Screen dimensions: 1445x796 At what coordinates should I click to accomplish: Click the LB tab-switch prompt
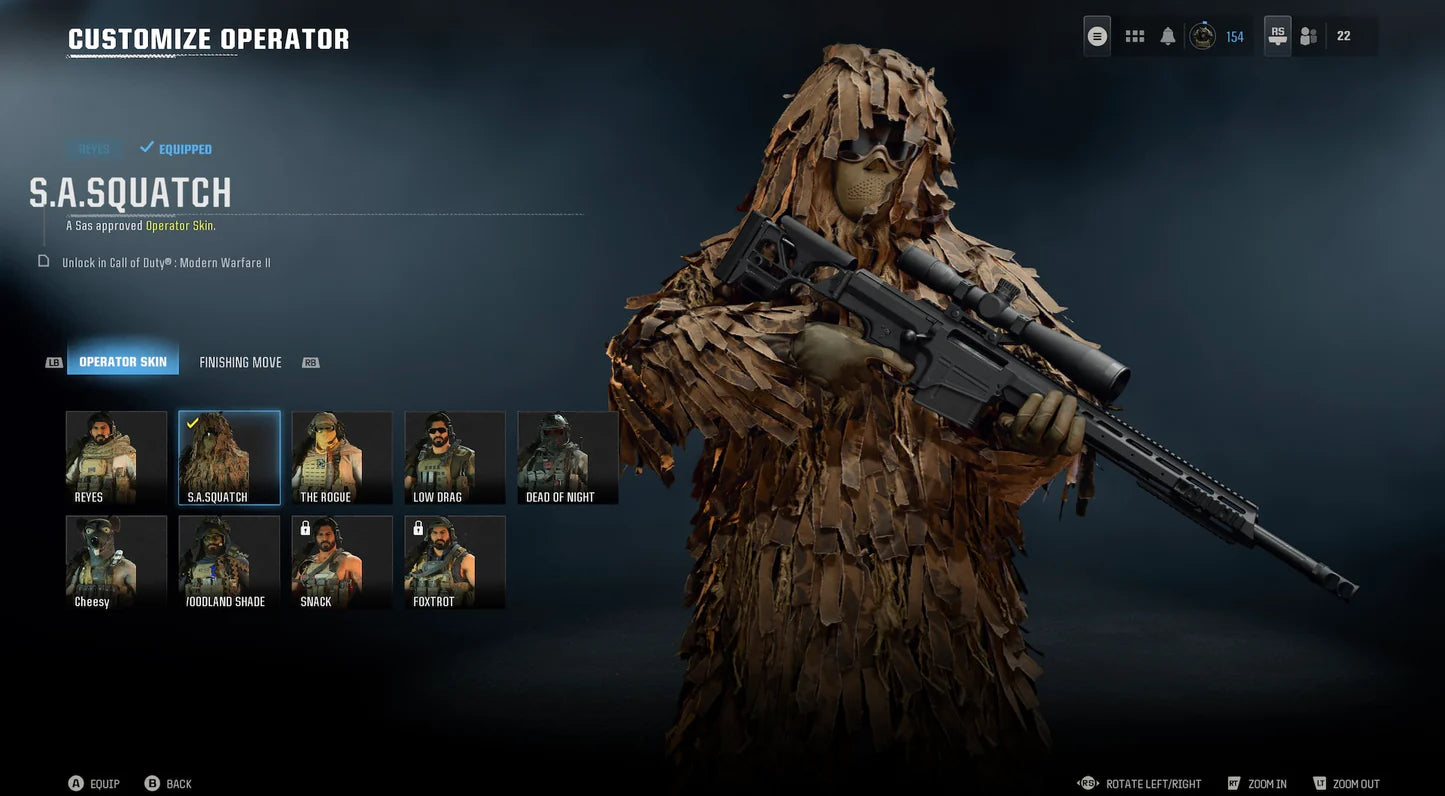point(52,361)
